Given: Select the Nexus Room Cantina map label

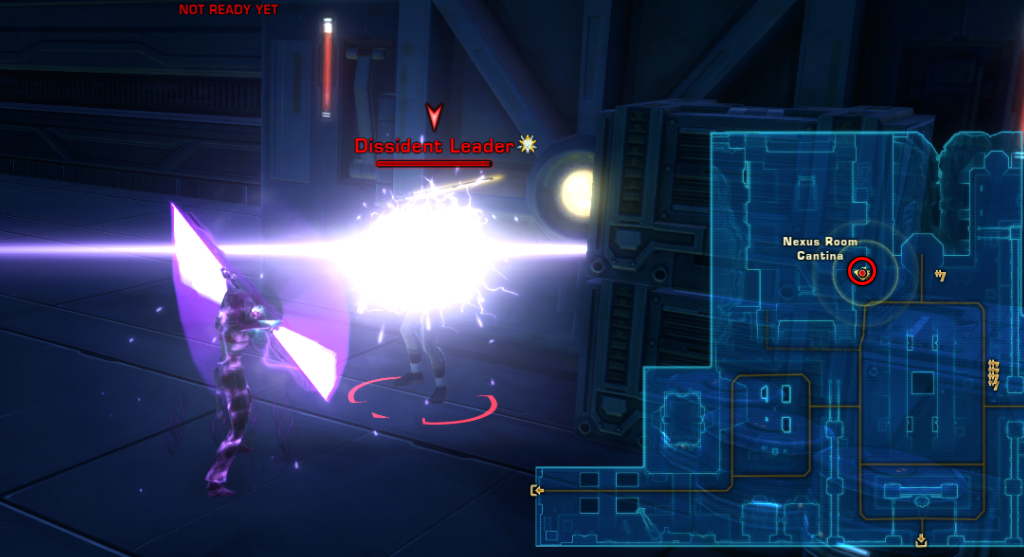Looking at the screenshot, I should 820,249.
